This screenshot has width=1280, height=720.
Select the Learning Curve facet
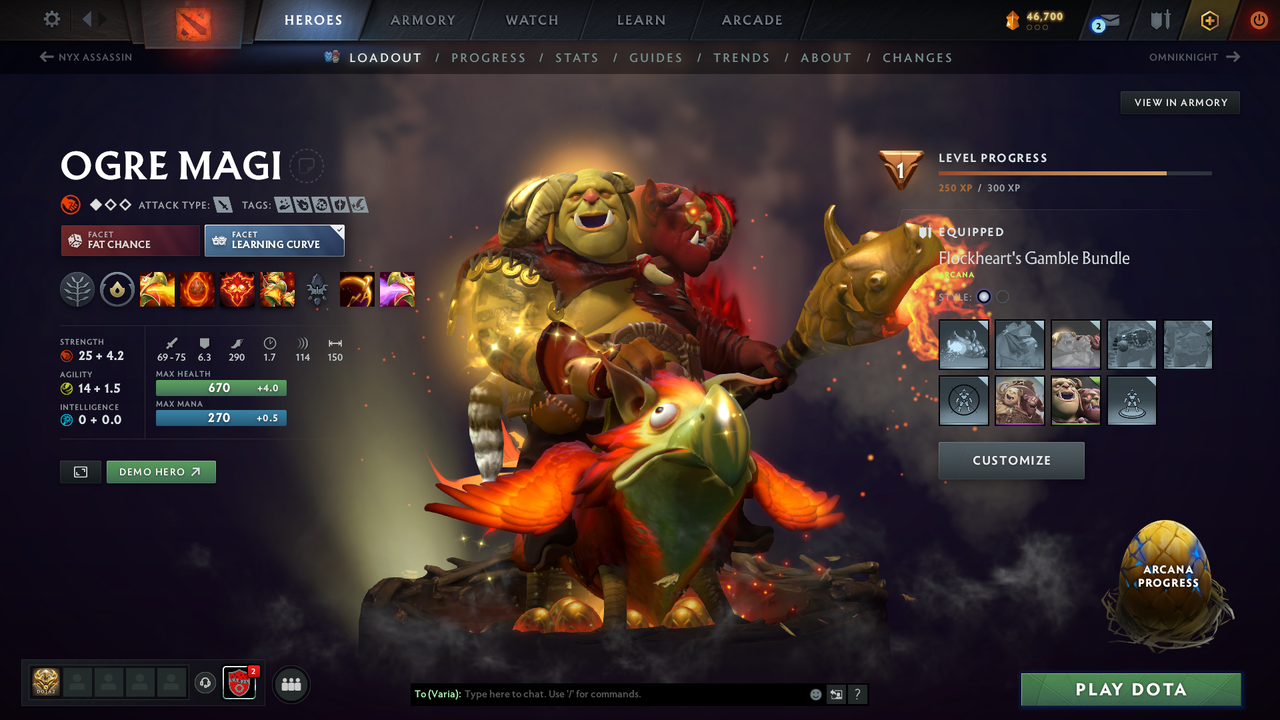(274, 240)
